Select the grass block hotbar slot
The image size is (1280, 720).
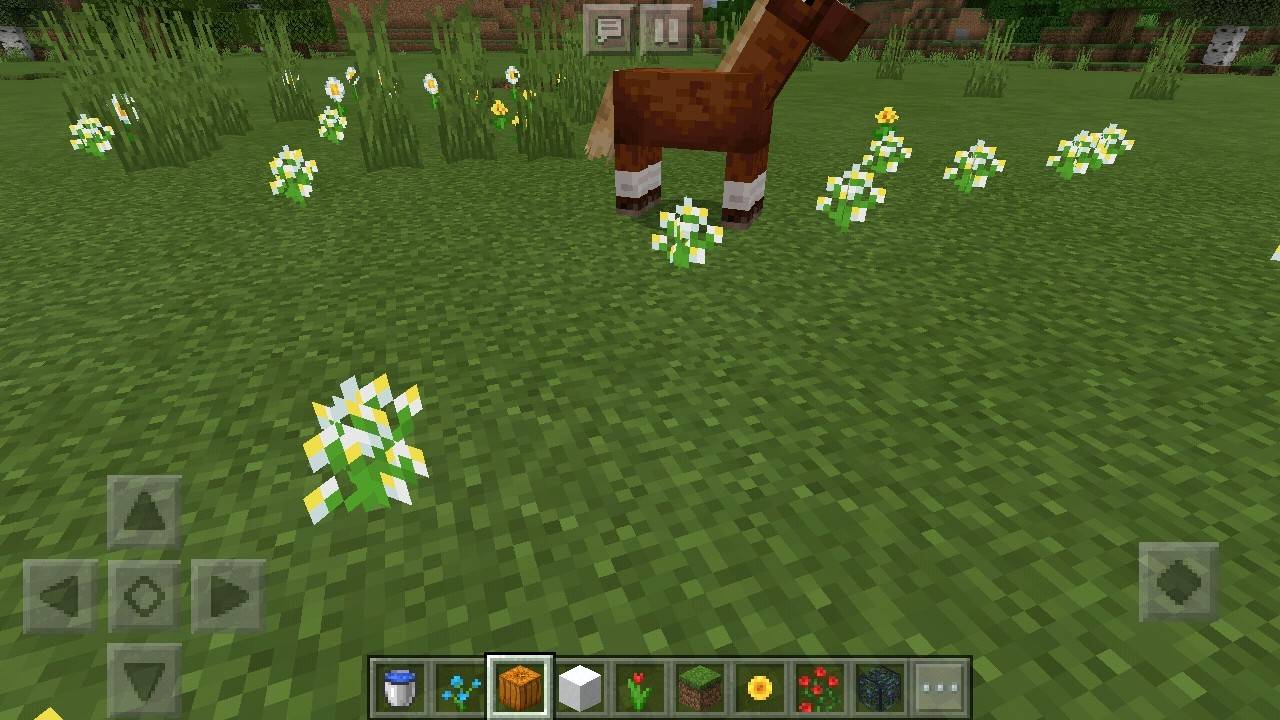click(x=700, y=688)
